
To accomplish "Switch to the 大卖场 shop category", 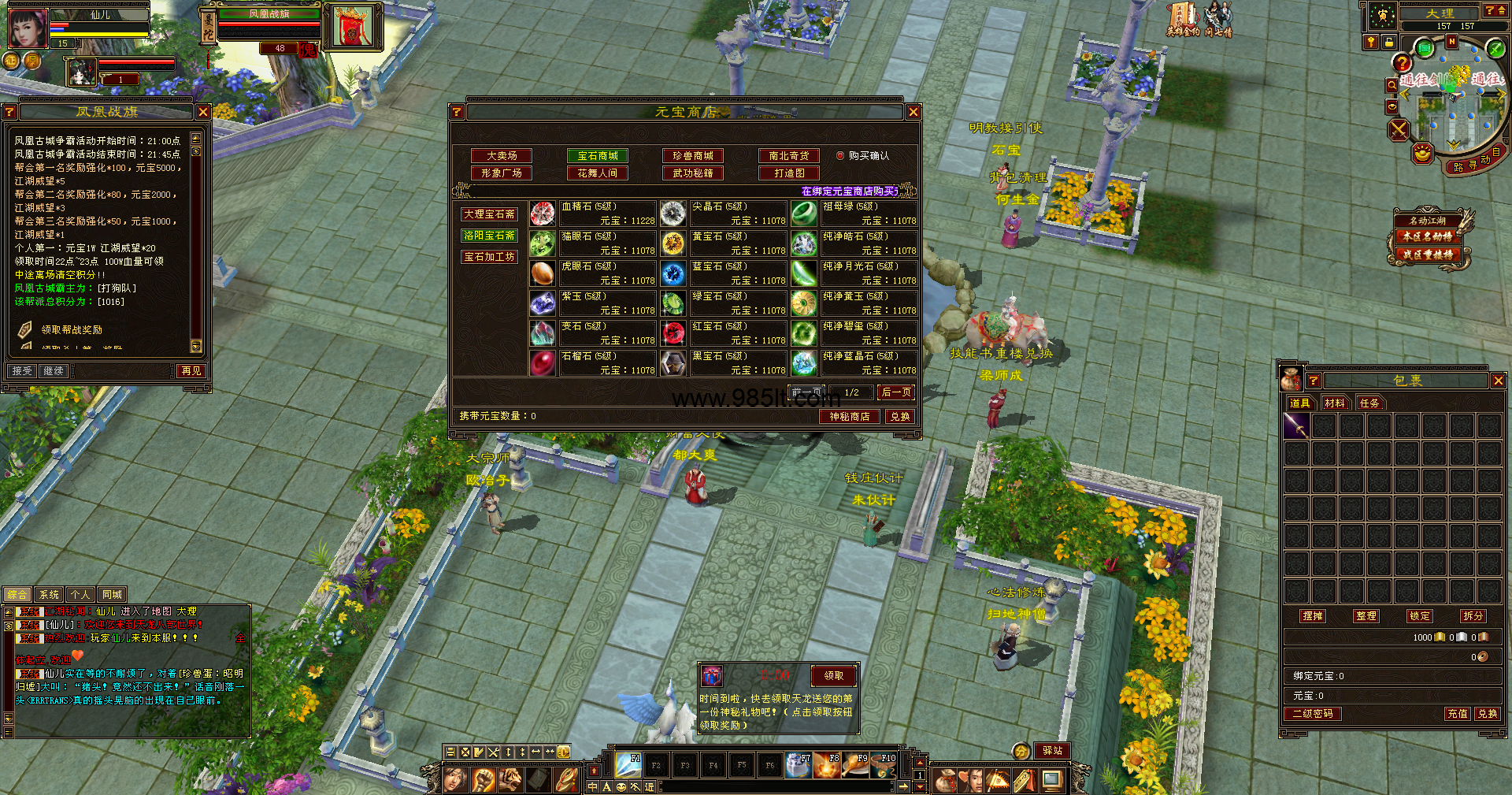I will [501, 156].
